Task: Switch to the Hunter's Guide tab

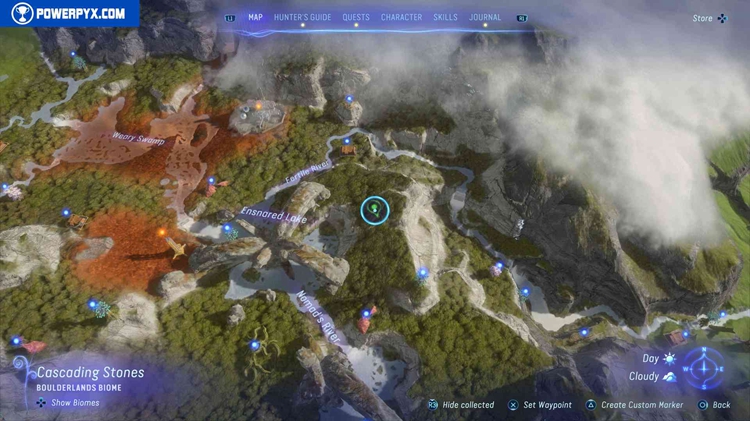Action: [x=302, y=17]
